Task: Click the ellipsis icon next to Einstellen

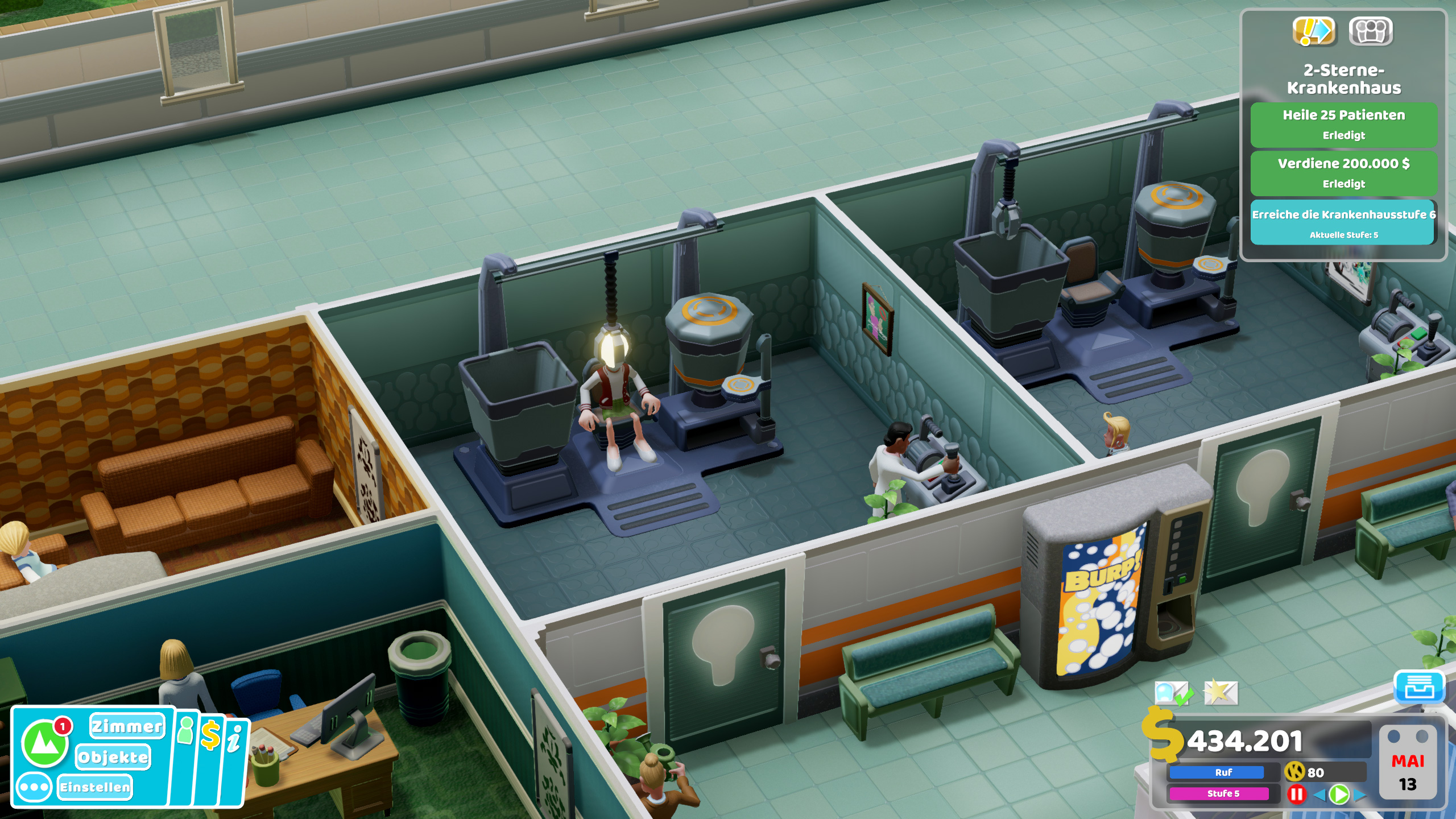Action: [x=34, y=787]
